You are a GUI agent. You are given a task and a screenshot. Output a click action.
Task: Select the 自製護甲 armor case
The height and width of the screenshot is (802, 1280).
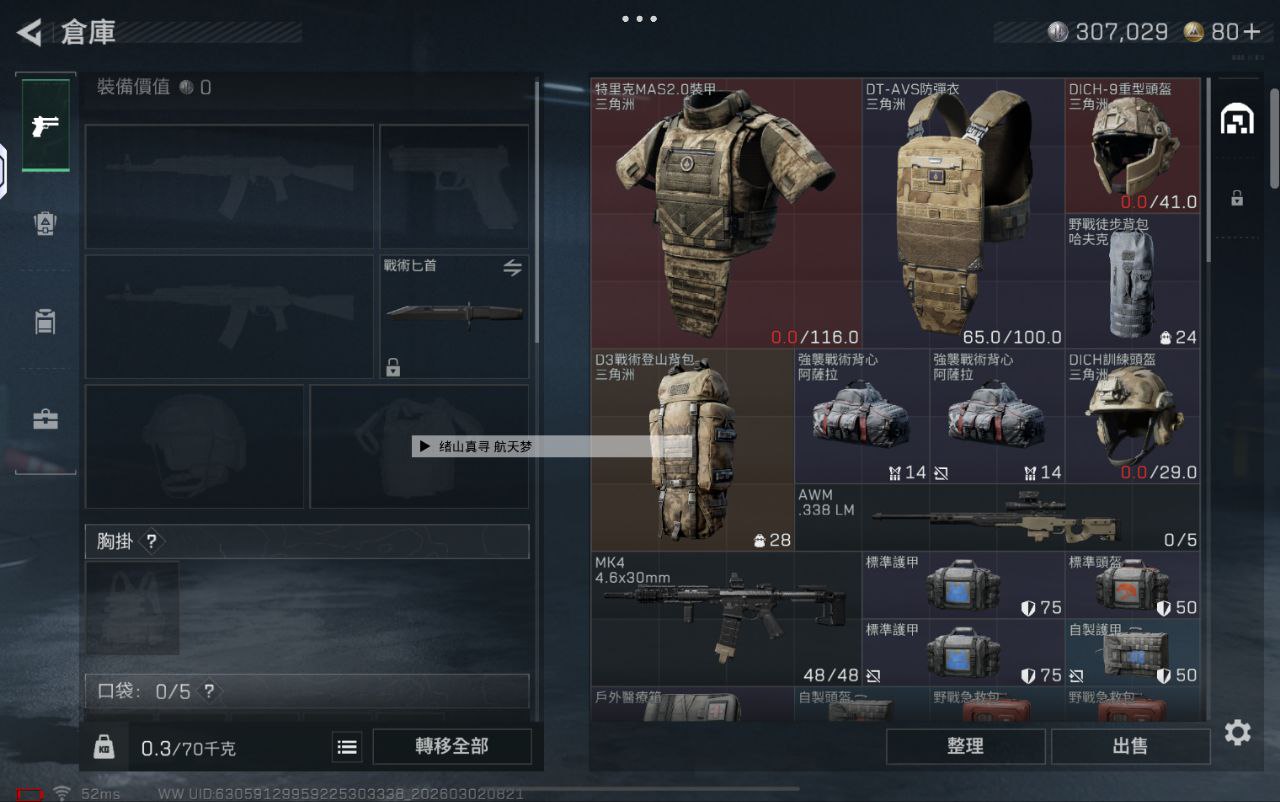1132,653
